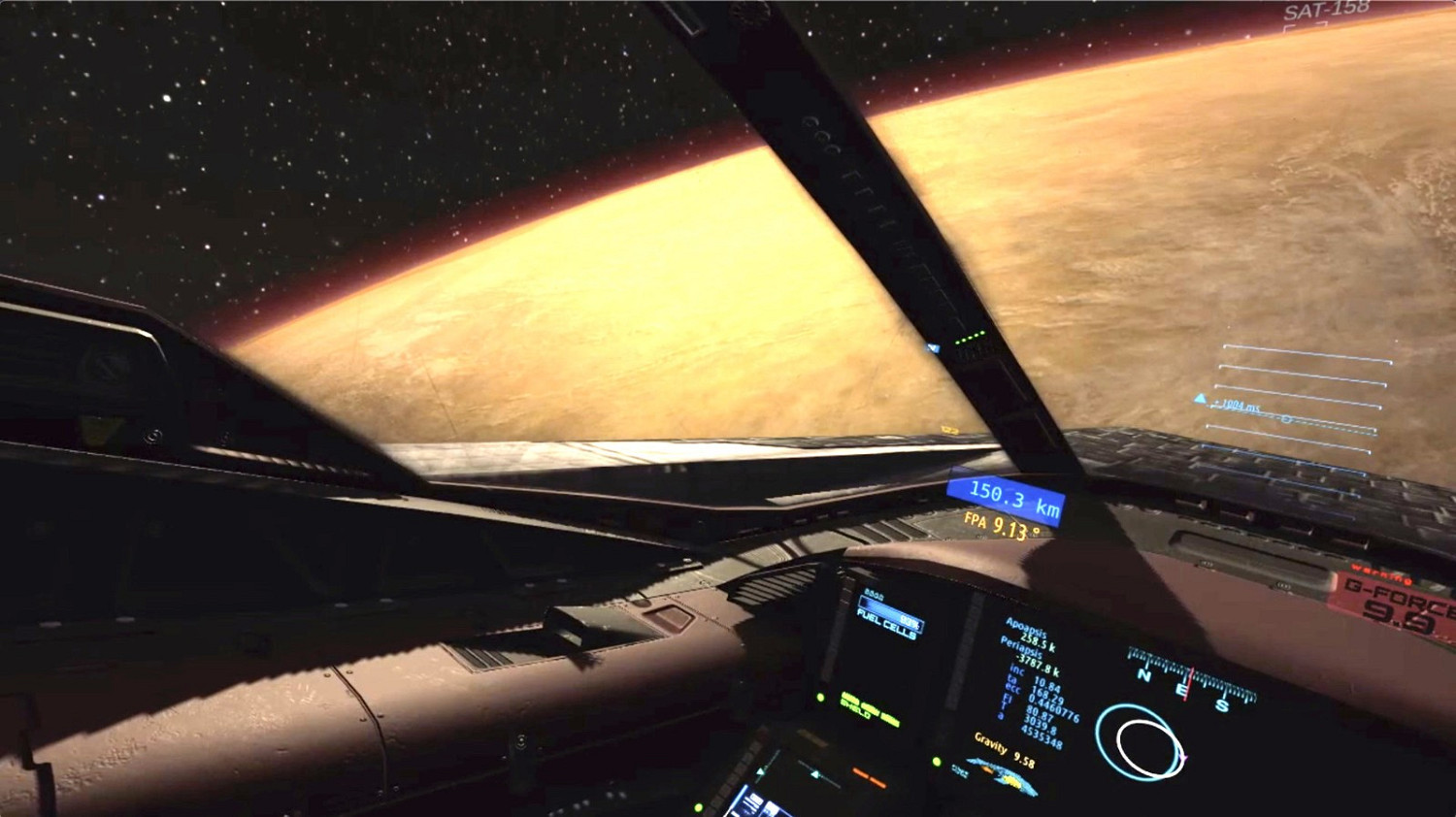
Task: Toggle the green light beside the SHIELD display
Action: pos(821,700)
